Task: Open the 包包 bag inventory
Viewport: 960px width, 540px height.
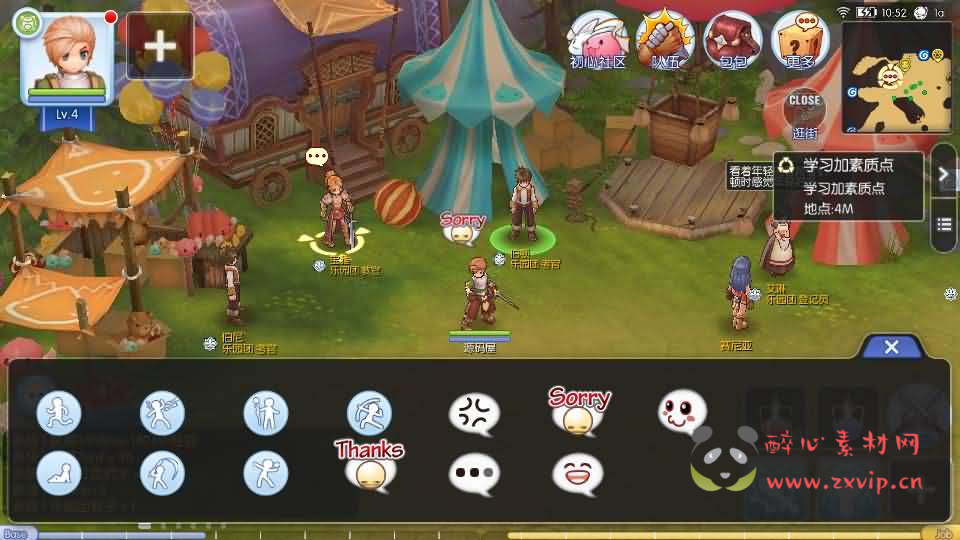Action: click(x=734, y=40)
